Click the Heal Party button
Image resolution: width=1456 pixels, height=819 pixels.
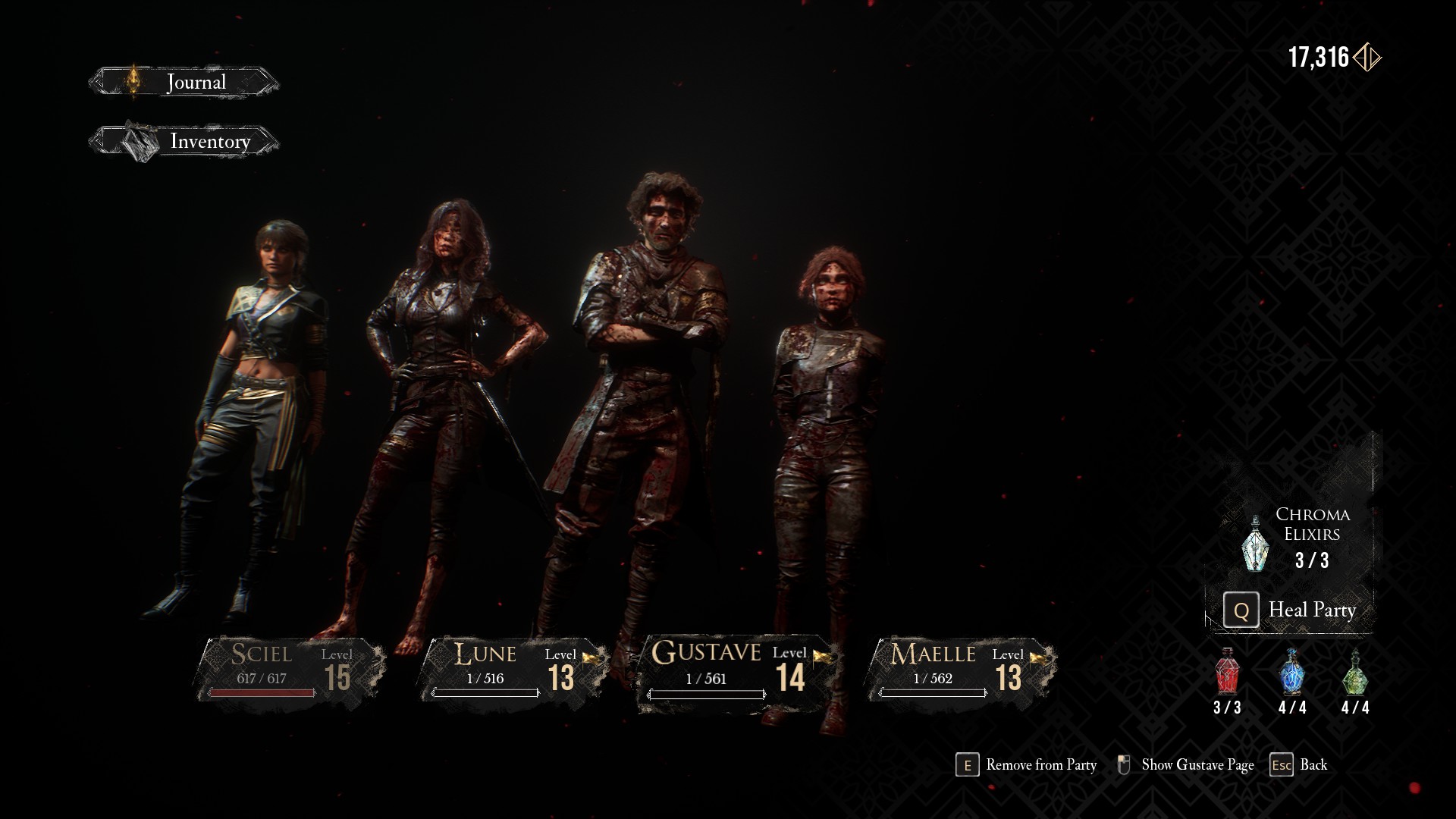tap(1291, 610)
